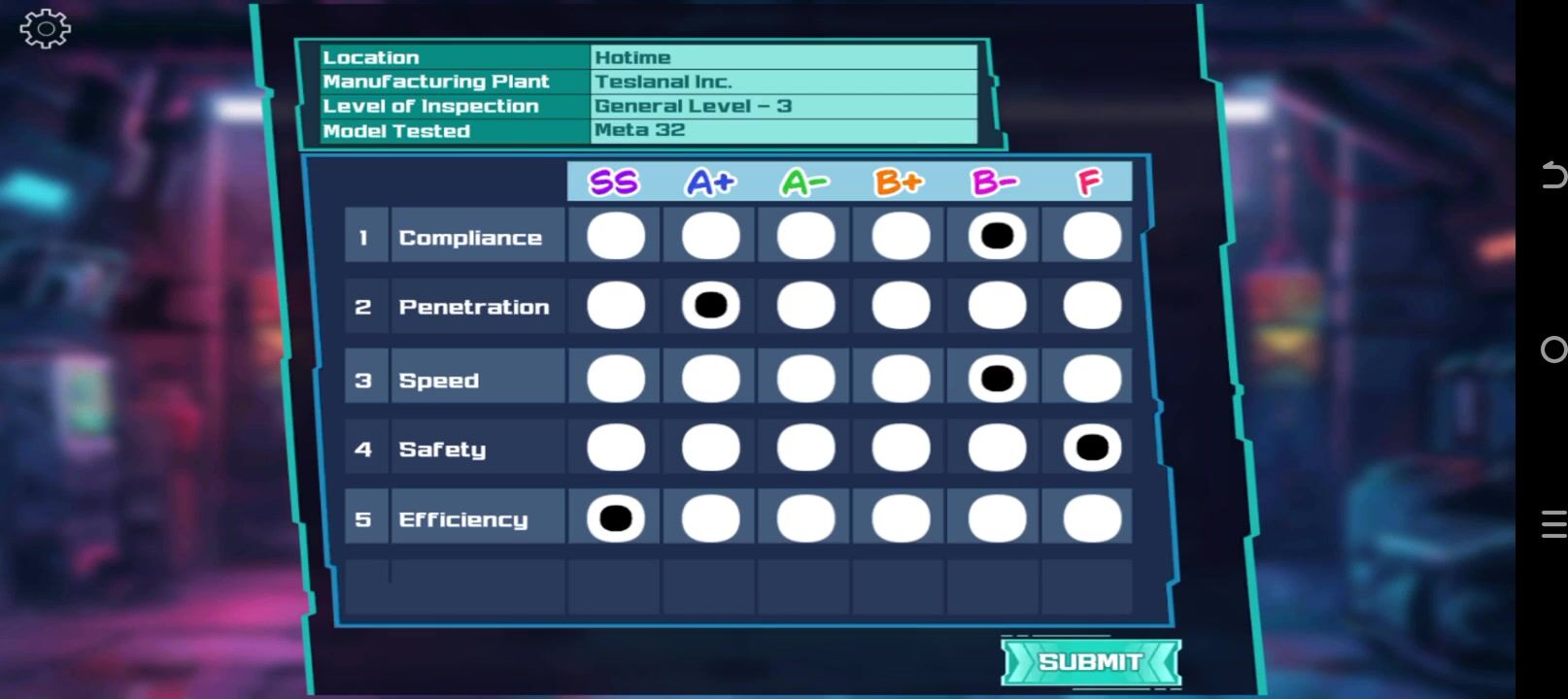Screen dimensions: 1568x699
Task: Choose F grade for Penetration
Action: [1091, 306]
